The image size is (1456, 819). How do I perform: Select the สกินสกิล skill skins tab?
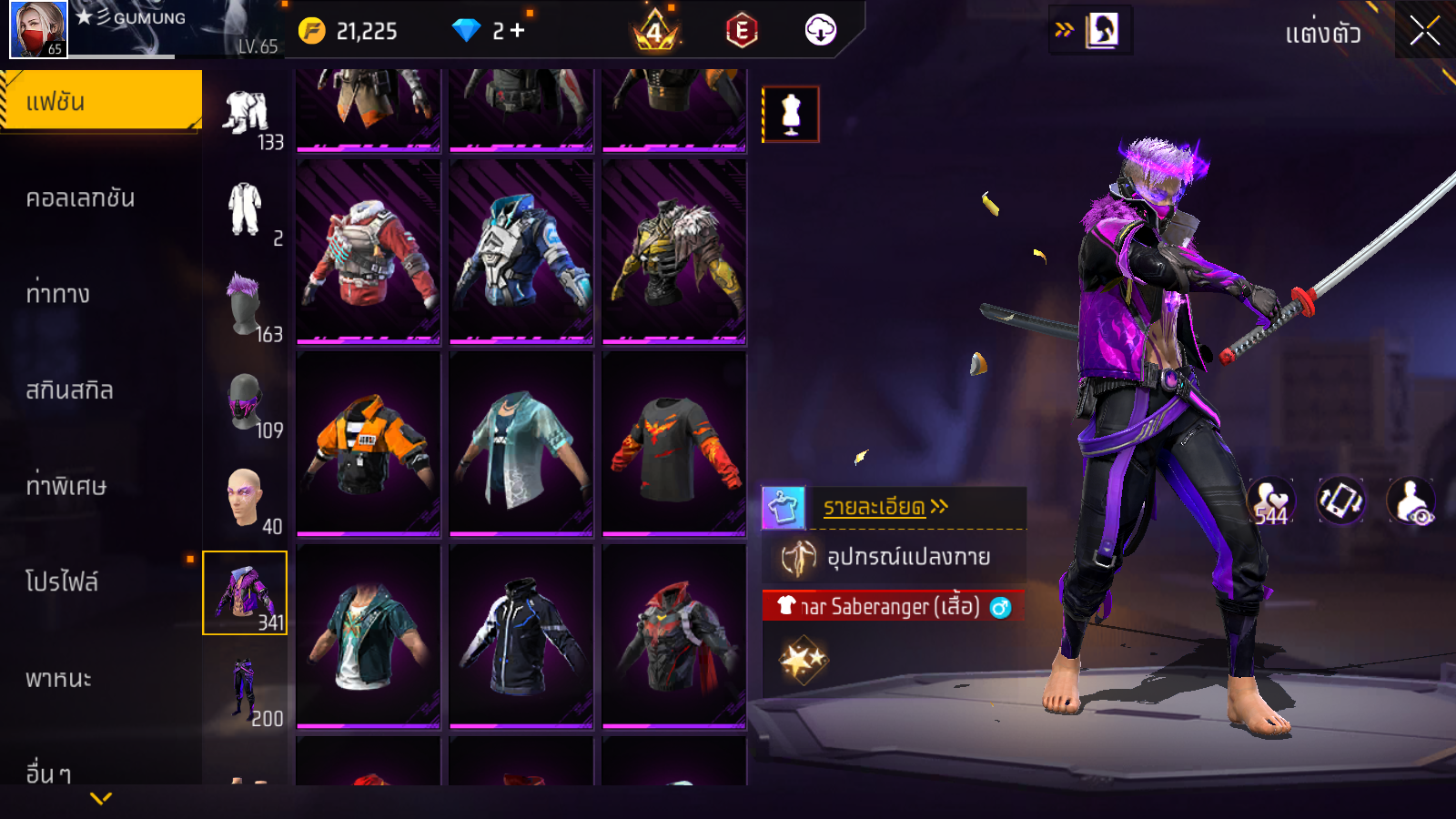(69, 390)
